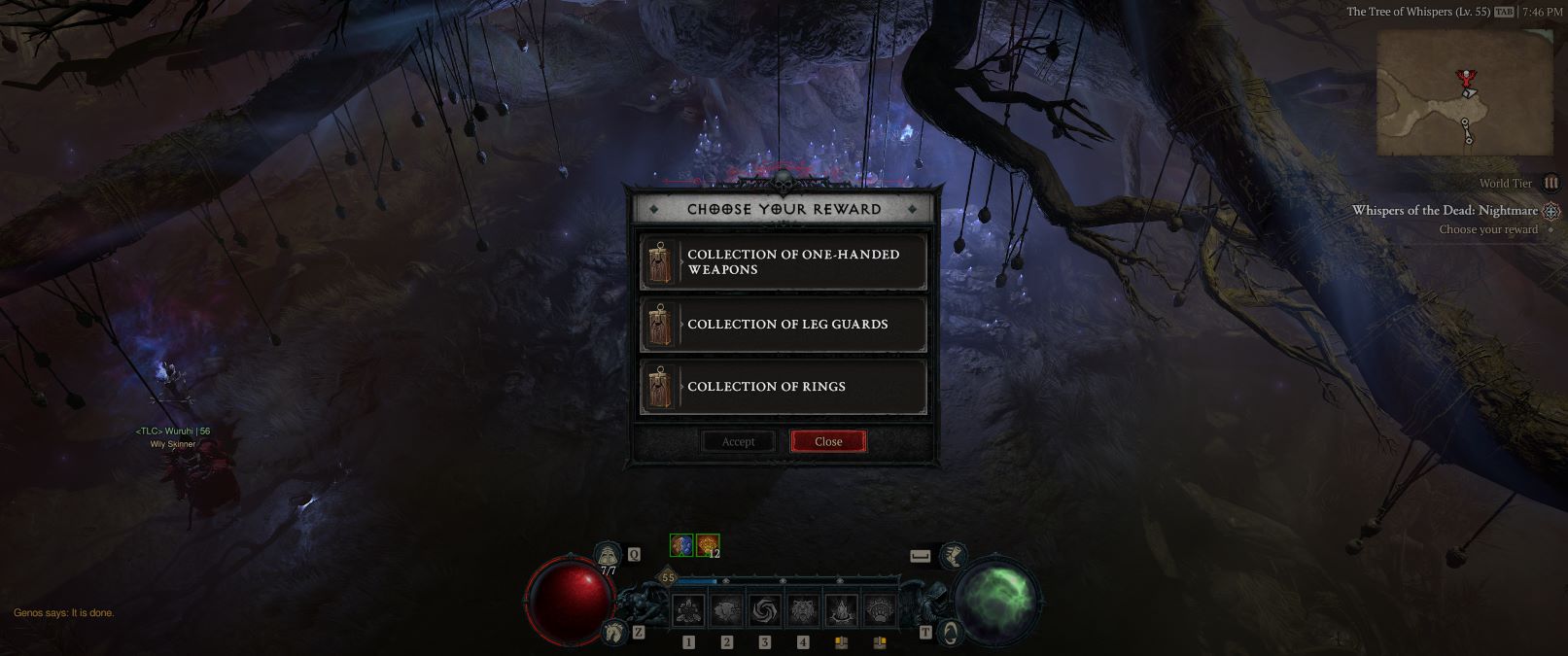The width and height of the screenshot is (1568, 656).
Task: Inspect the orange buff icon showing 12
Action: tap(707, 546)
